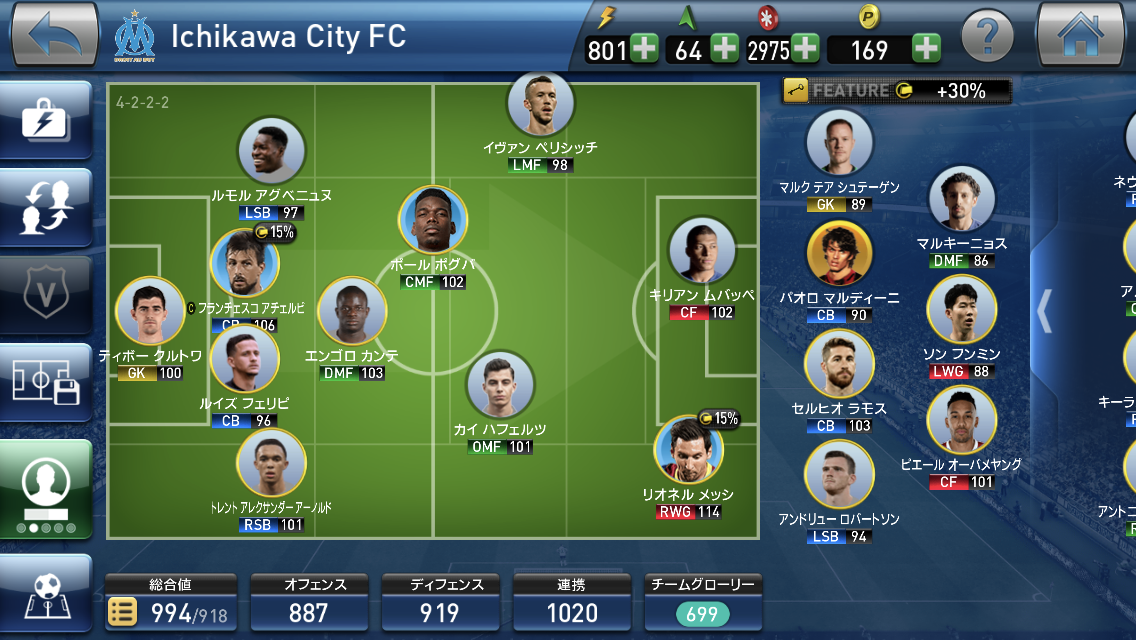Open the player swap sidebar button
1136x640 pixels.
click(x=45, y=205)
